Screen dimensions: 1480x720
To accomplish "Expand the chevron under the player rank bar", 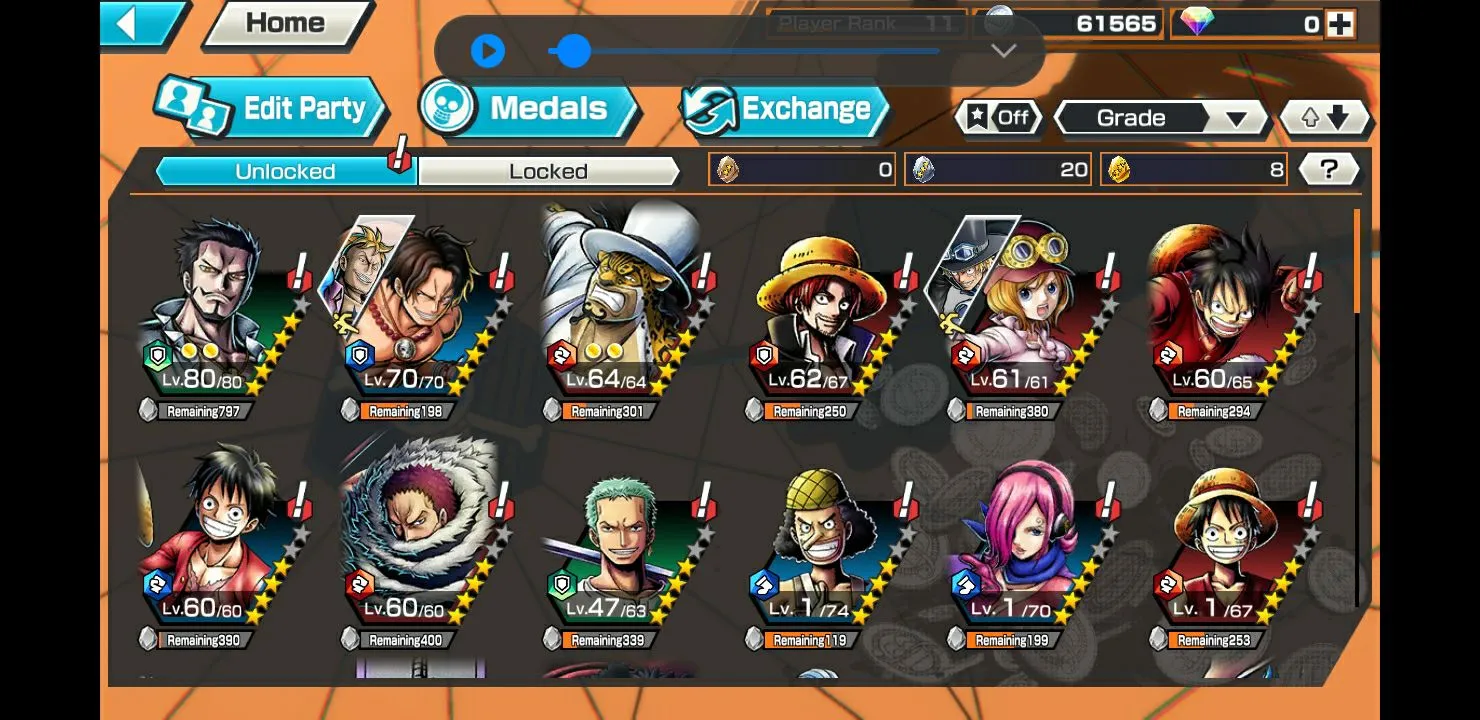I will click(x=1002, y=52).
